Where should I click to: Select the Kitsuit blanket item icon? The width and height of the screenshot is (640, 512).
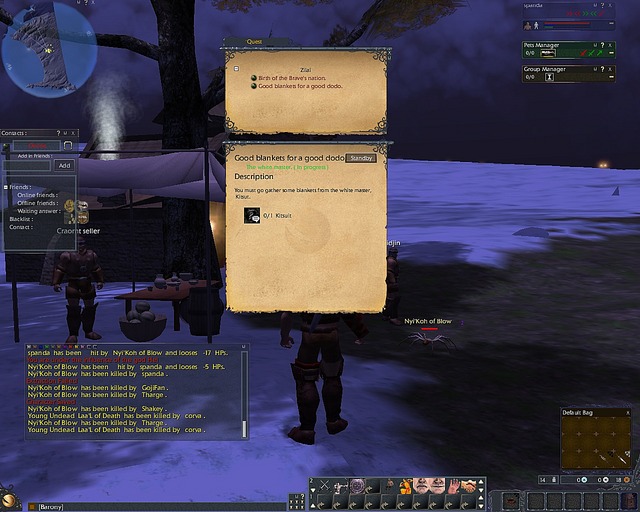pyautogui.click(x=252, y=214)
